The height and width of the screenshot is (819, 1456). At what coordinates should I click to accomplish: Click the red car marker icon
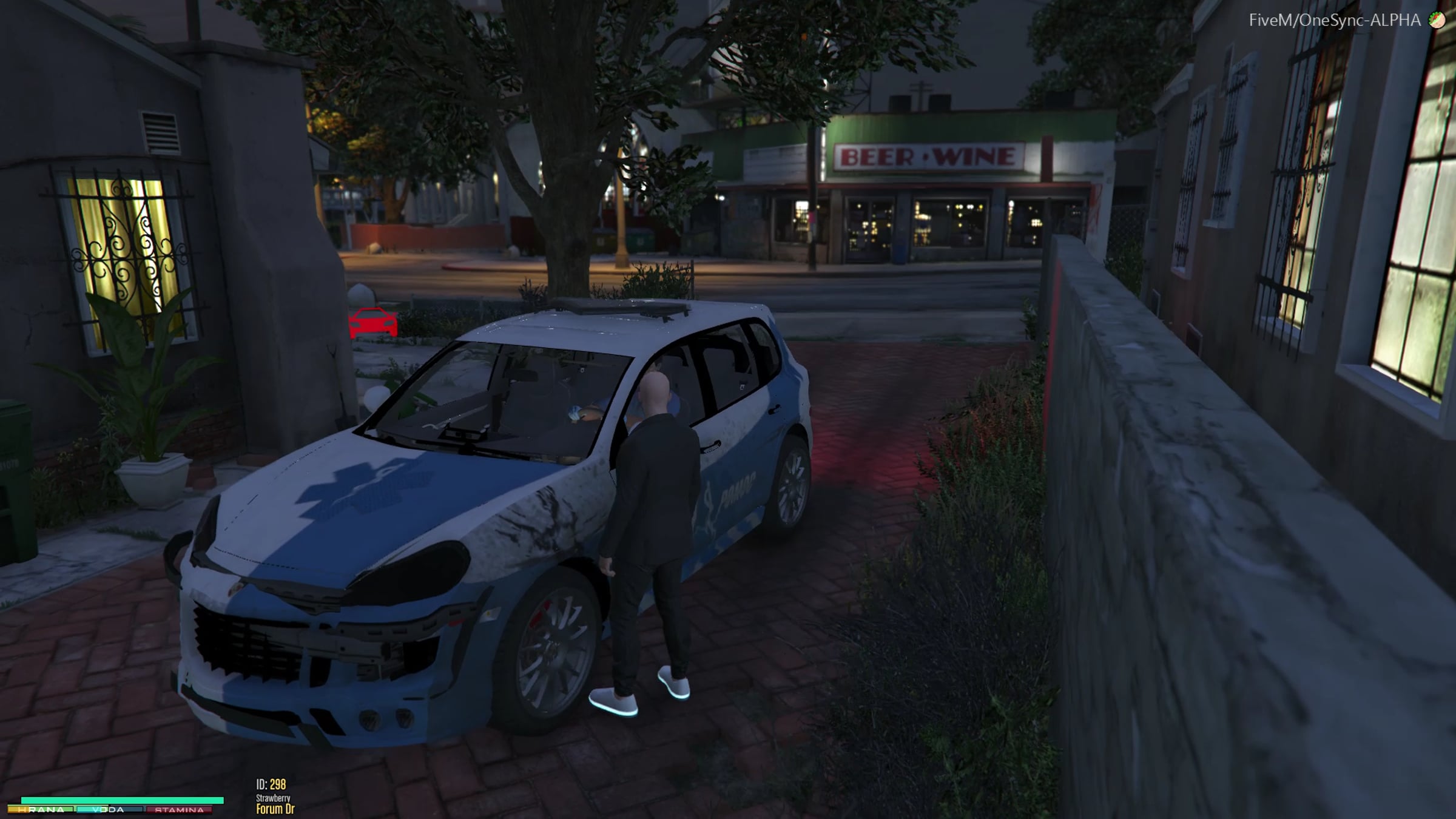(x=373, y=322)
